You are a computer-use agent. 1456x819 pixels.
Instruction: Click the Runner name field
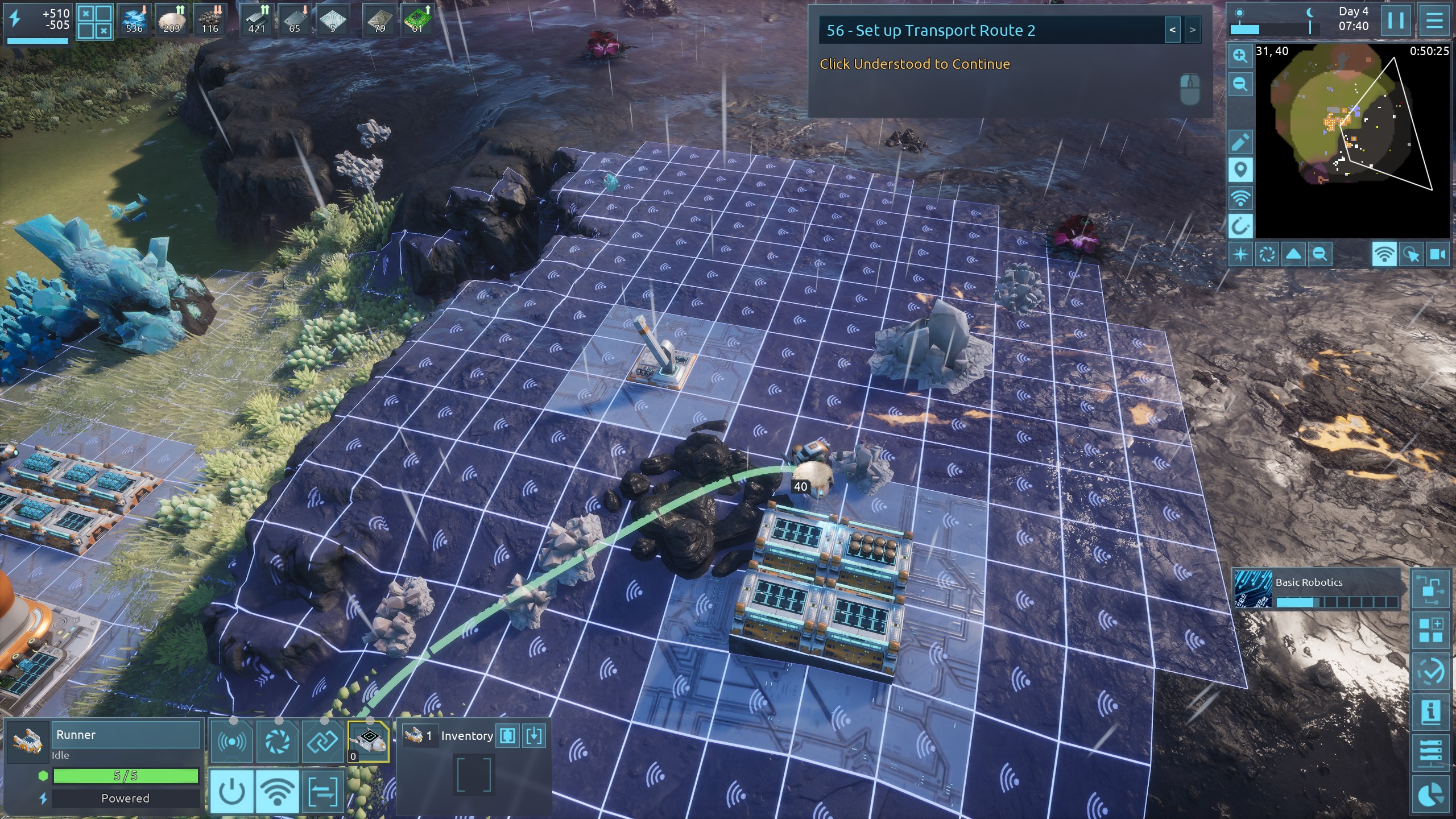[x=126, y=735]
